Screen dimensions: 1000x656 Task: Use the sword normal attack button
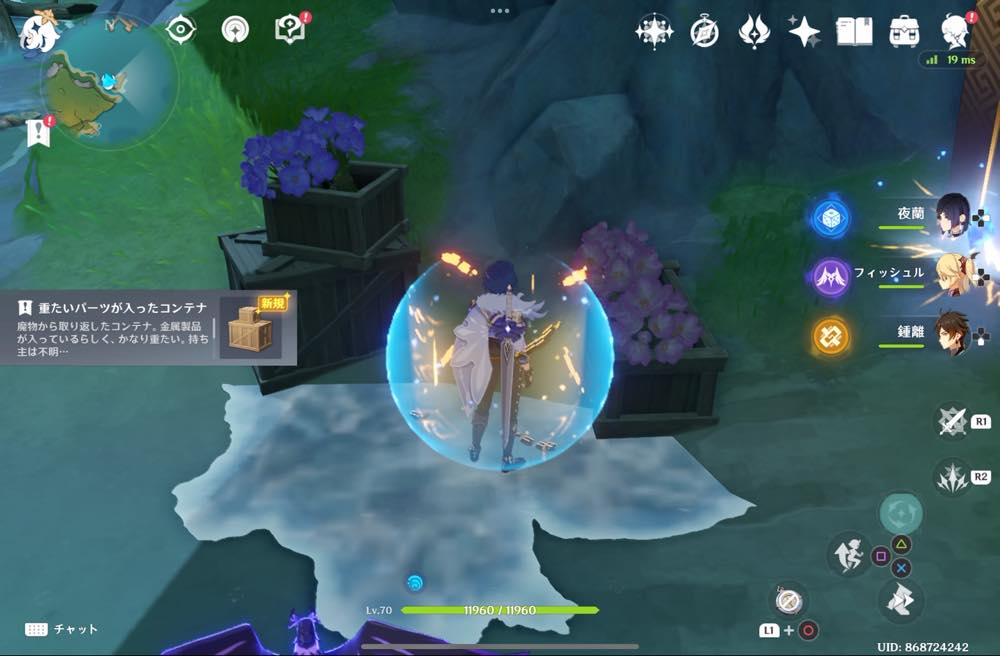[x=952, y=421]
